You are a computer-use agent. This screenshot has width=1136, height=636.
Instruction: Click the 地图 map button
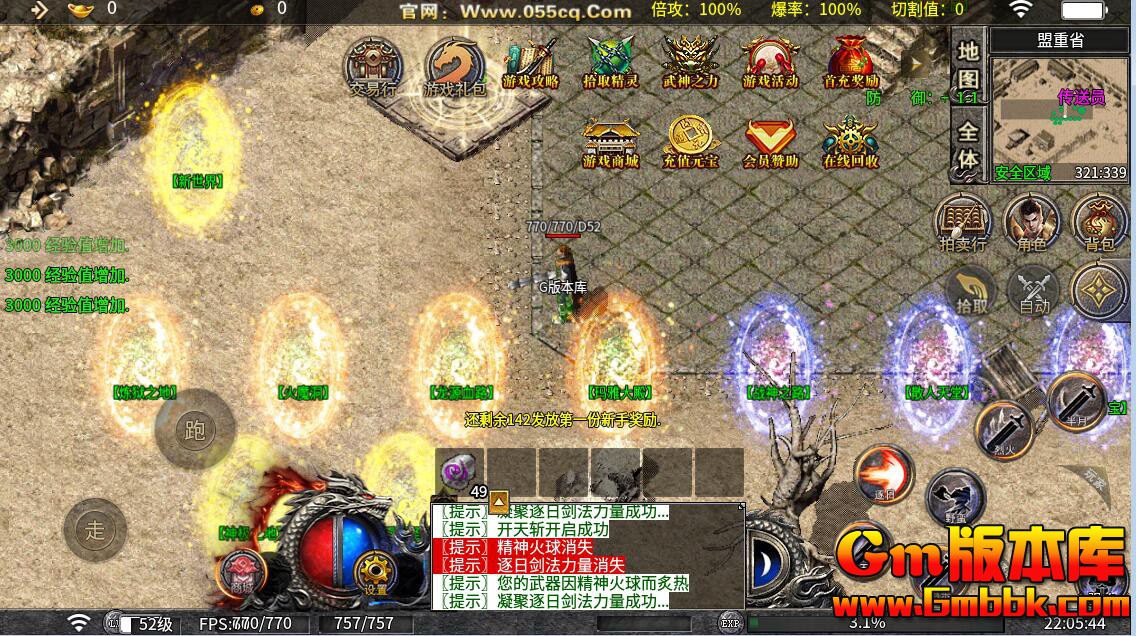tap(967, 64)
